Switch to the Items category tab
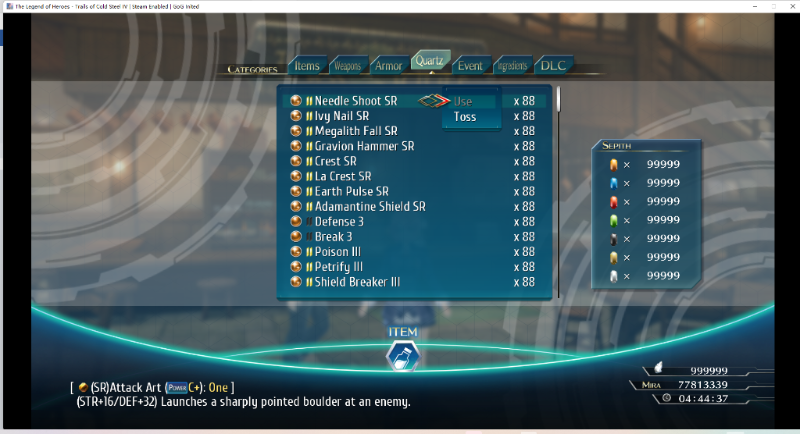The image size is (800, 434). coord(307,66)
